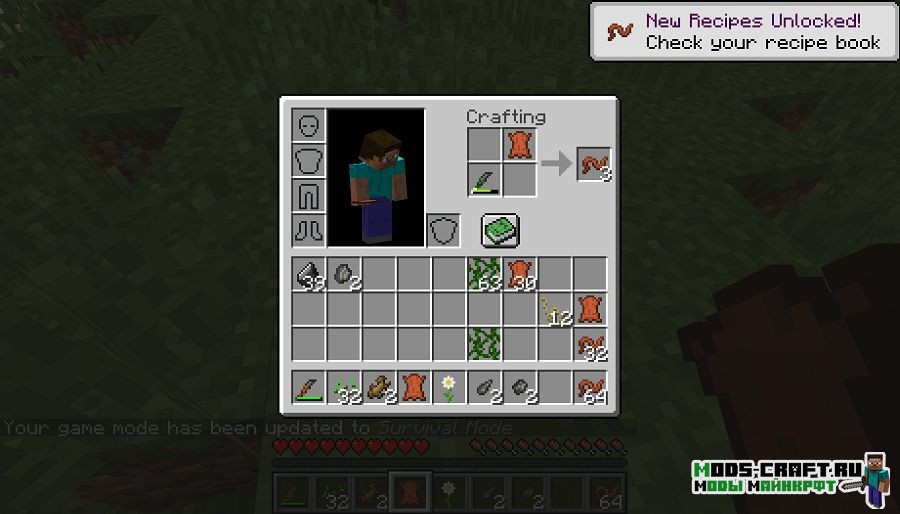Select the stack of 30 leather
This screenshot has height=514, width=900.
[x=519, y=275]
